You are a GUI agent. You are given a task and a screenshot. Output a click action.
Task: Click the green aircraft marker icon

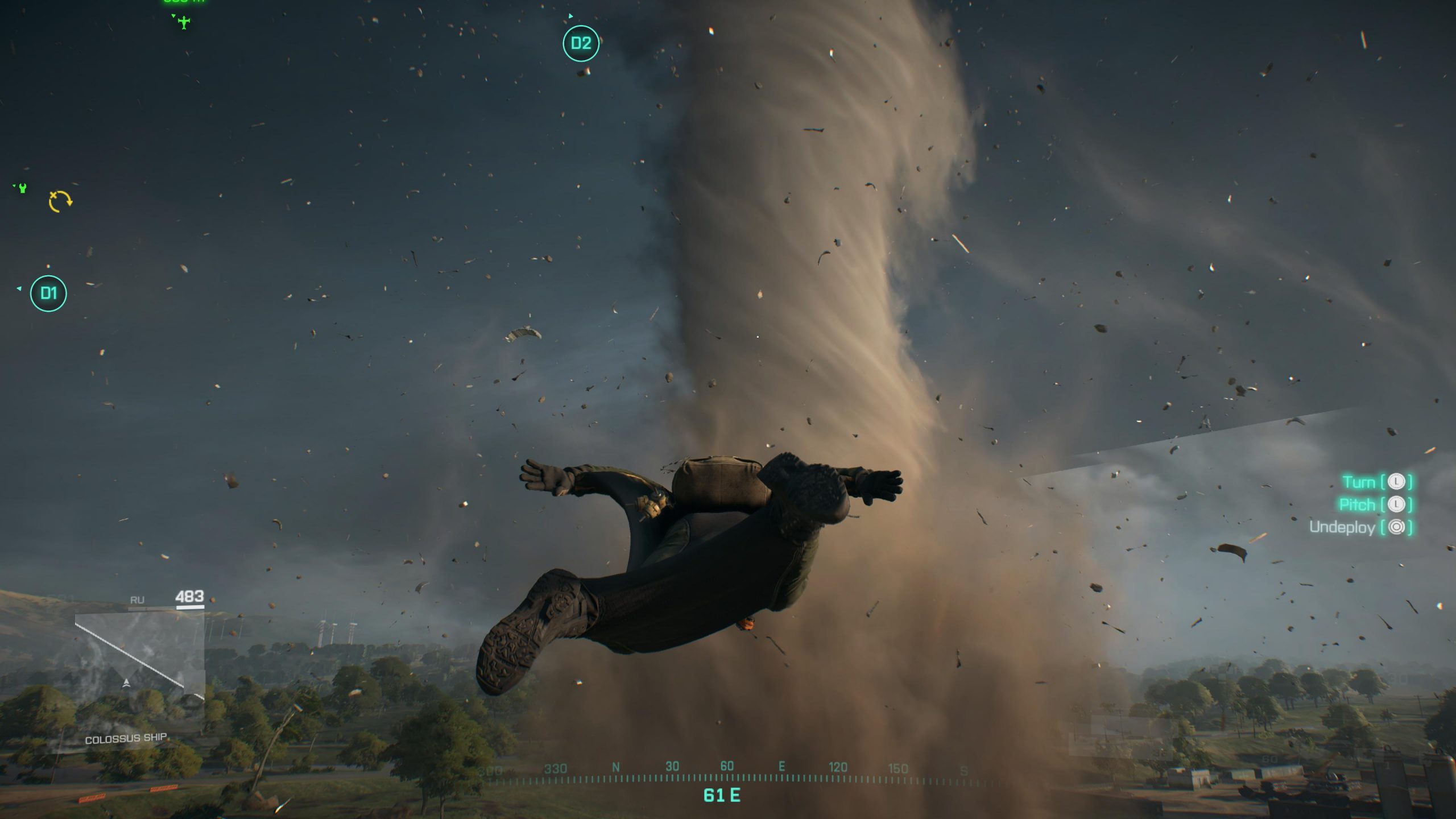(x=184, y=23)
